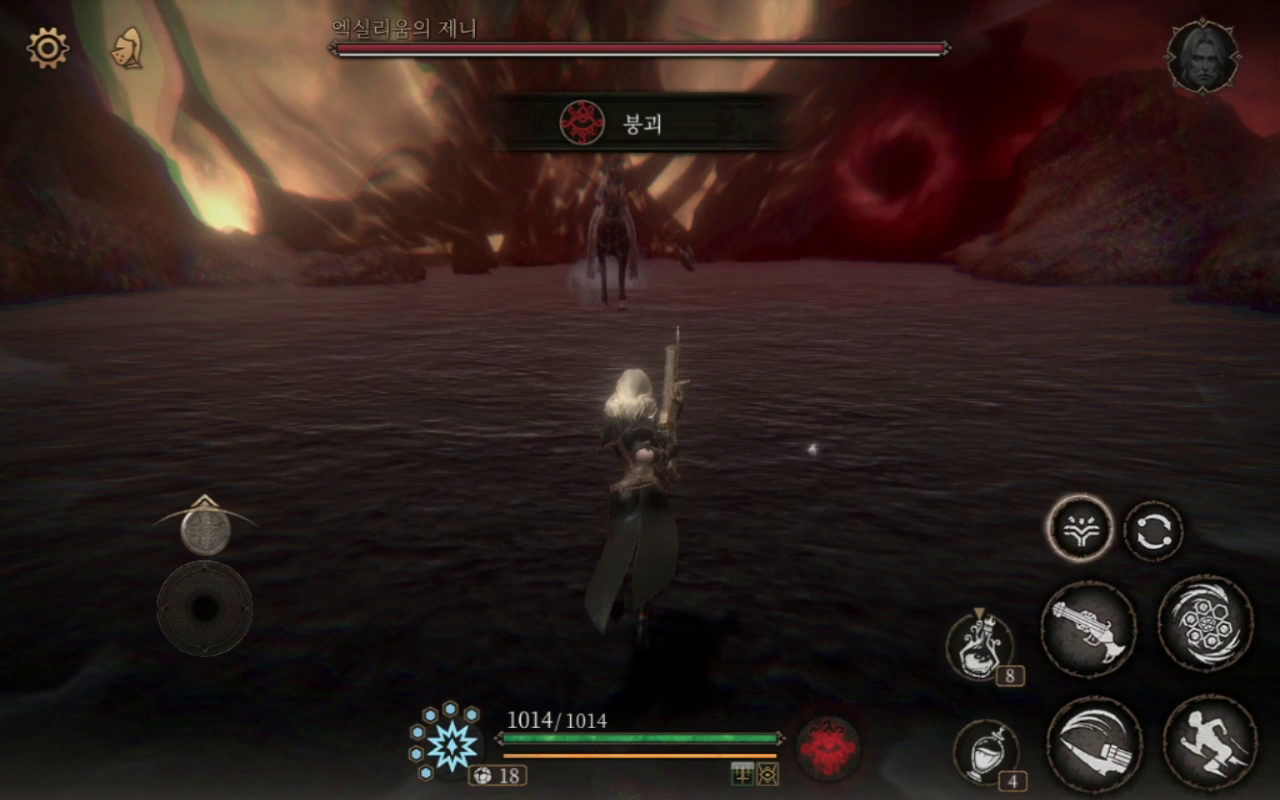Drink the flask with 4 charges
This screenshot has height=800, width=1280.
985,752
